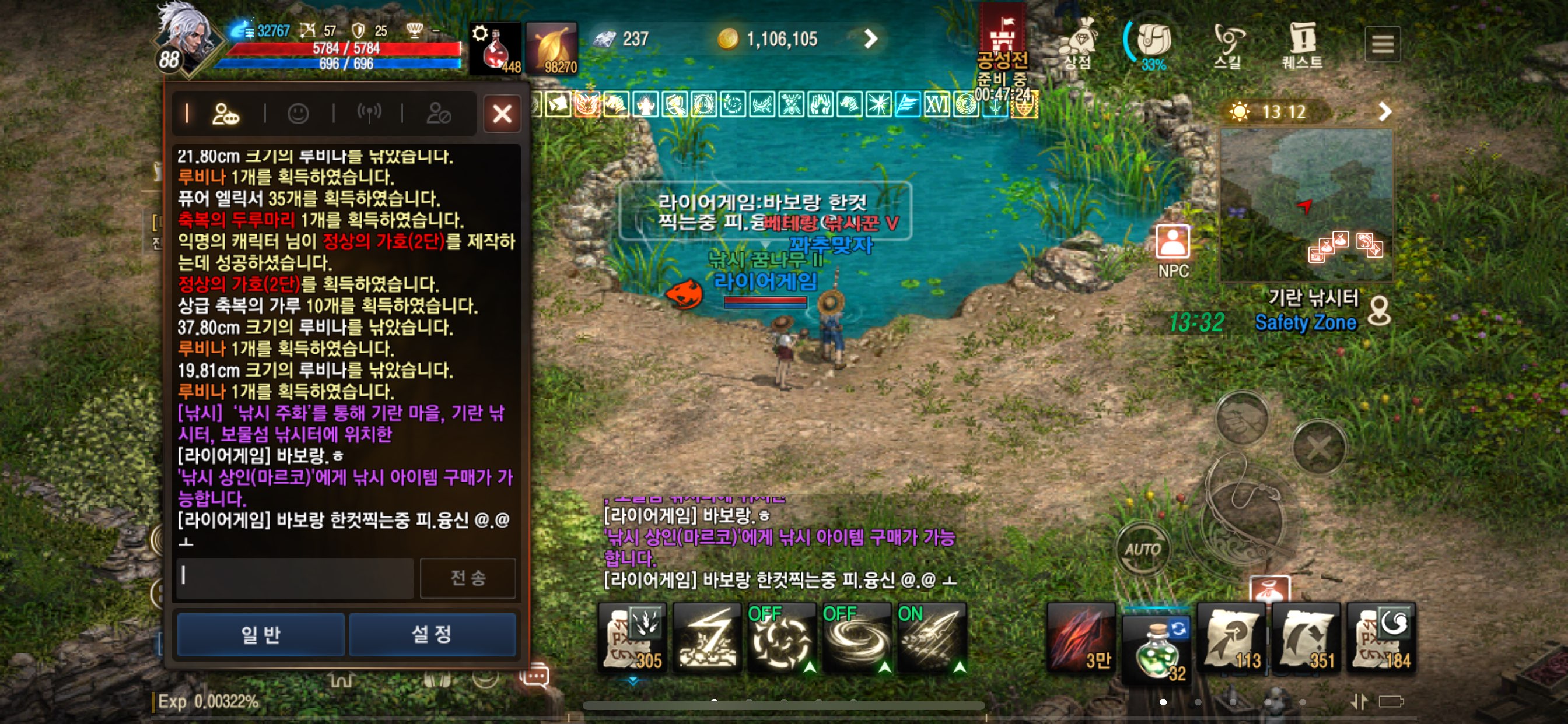
Task: Switch chat to the party channel tab
Action: (x=226, y=114)
